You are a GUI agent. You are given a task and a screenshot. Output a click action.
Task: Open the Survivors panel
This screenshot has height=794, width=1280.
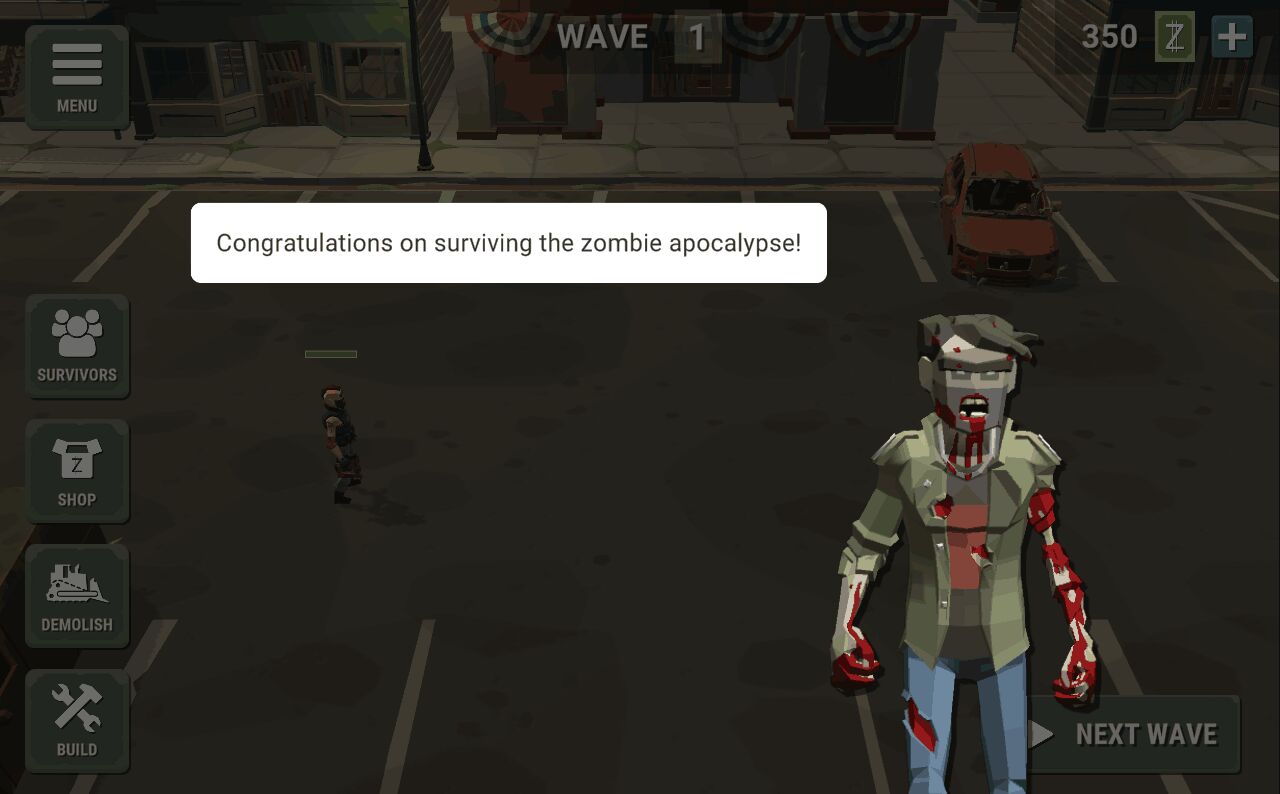[77, 346]
